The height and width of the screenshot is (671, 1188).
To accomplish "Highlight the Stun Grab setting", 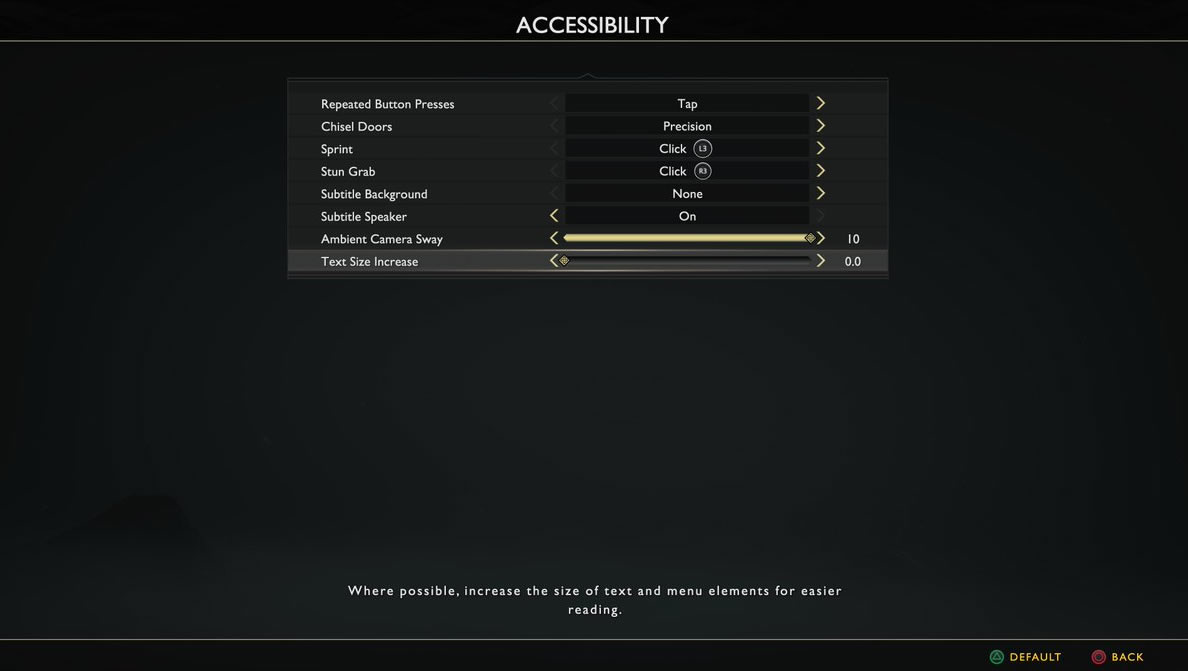I will tap(348, 172).
